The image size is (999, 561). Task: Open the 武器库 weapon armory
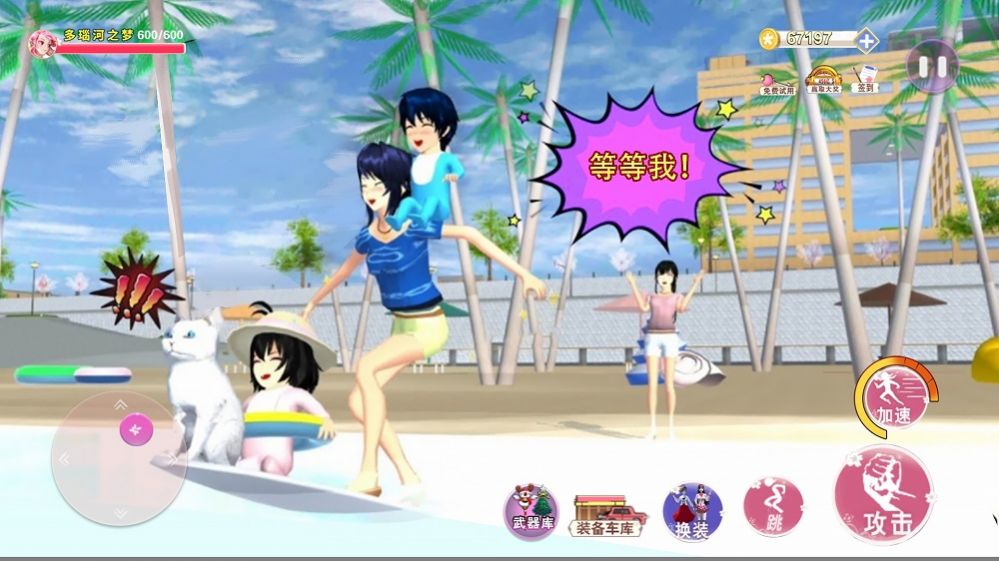click(x=531, y=511)
